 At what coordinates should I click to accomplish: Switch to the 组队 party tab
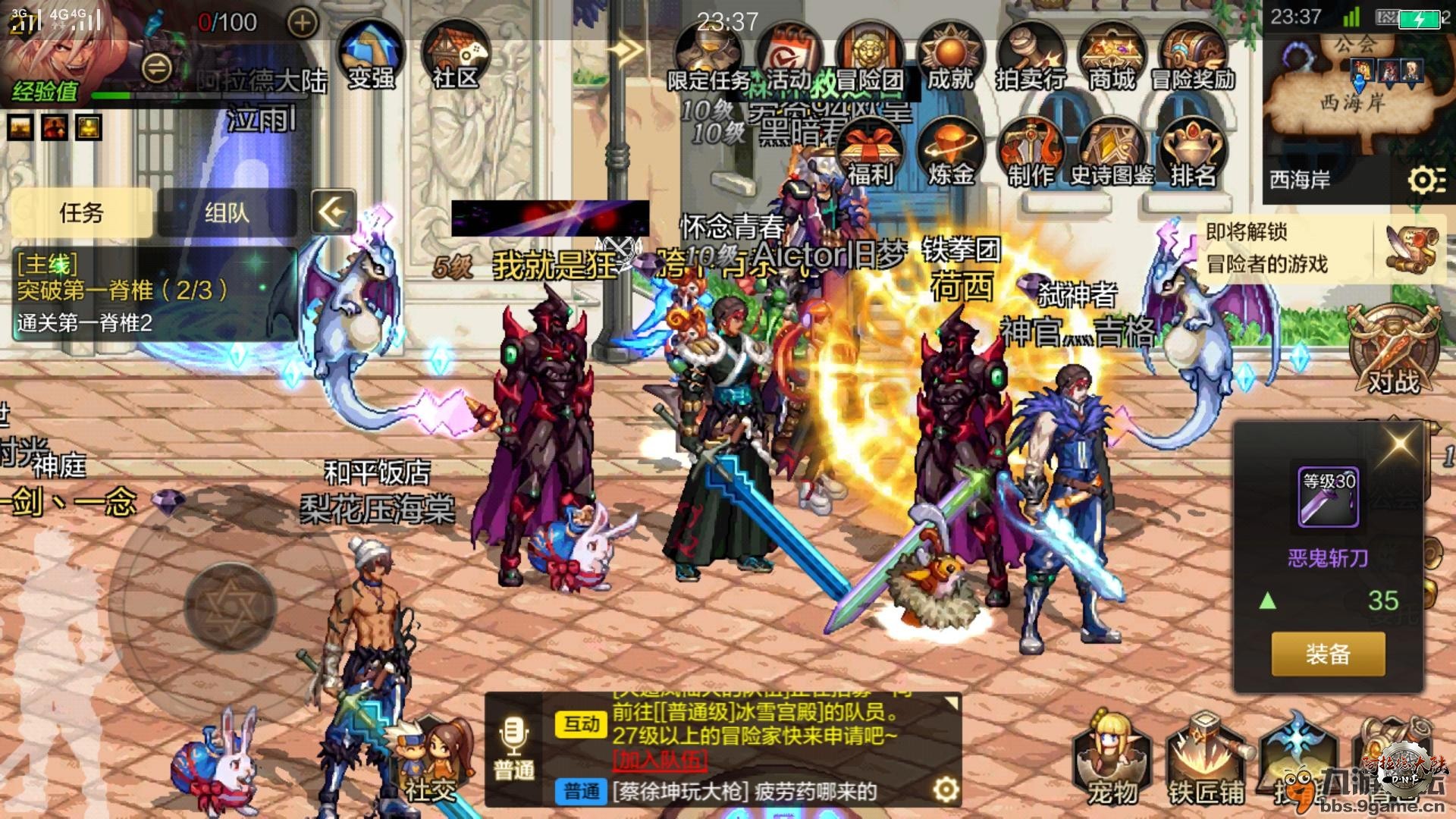[x=227, y=213]
